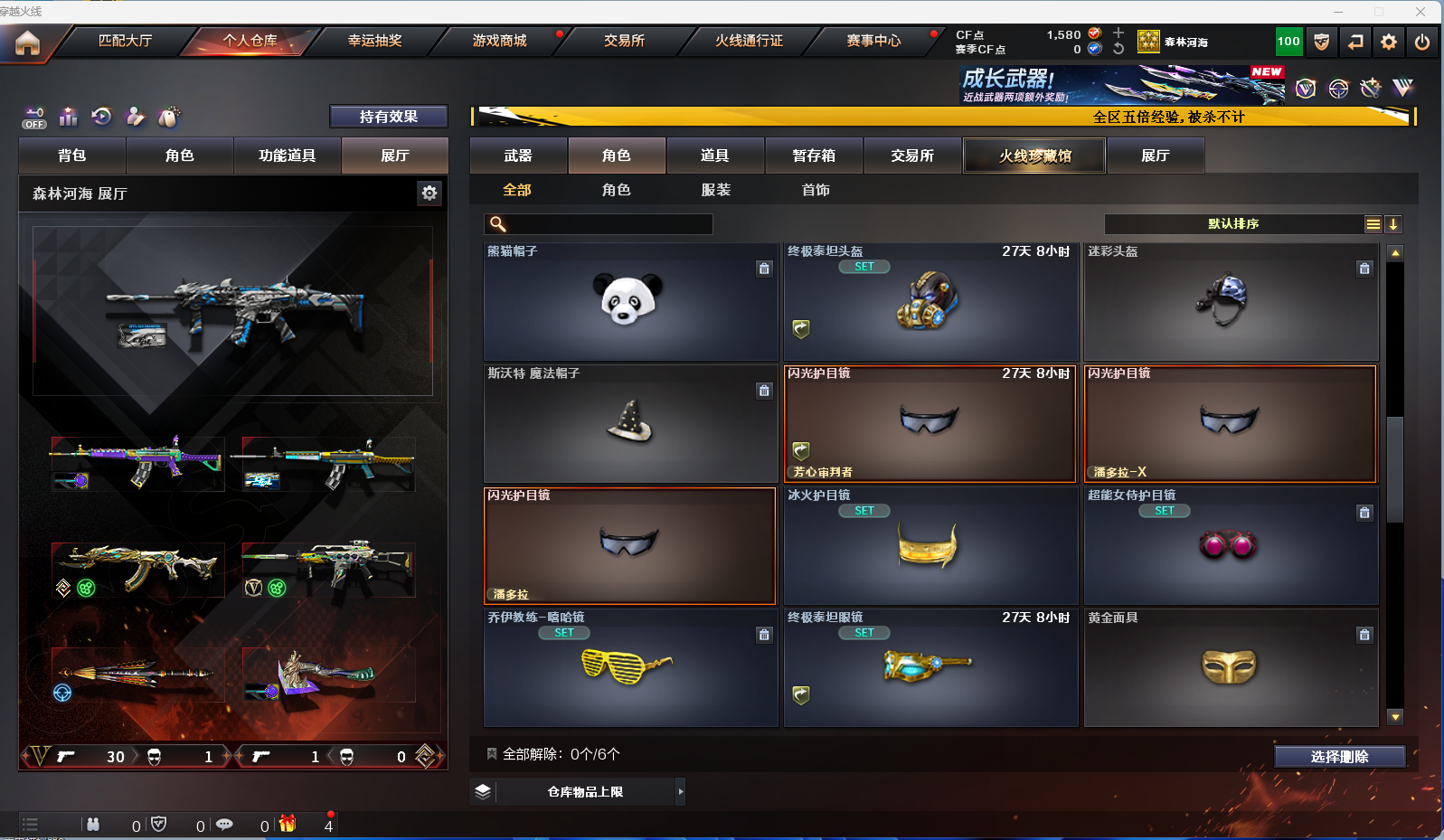This screenshot has width=1444, height=840.
Task: Choose the 黄金面具 golden mask
Action: coord(1230,668)
